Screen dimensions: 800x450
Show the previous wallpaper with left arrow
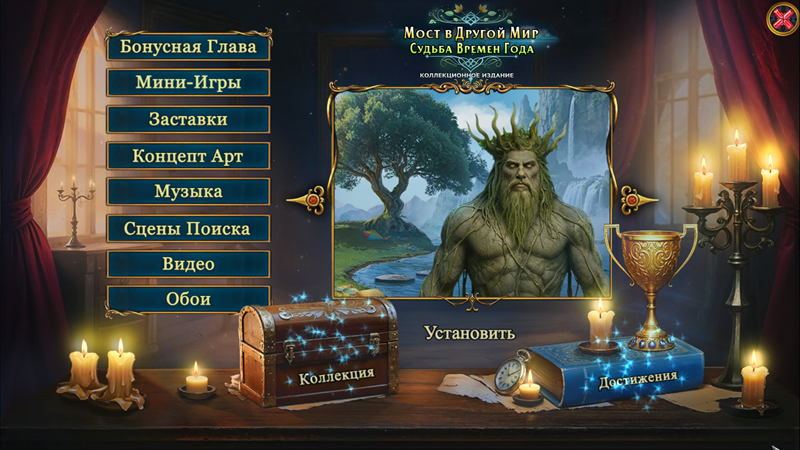(309, 201)
